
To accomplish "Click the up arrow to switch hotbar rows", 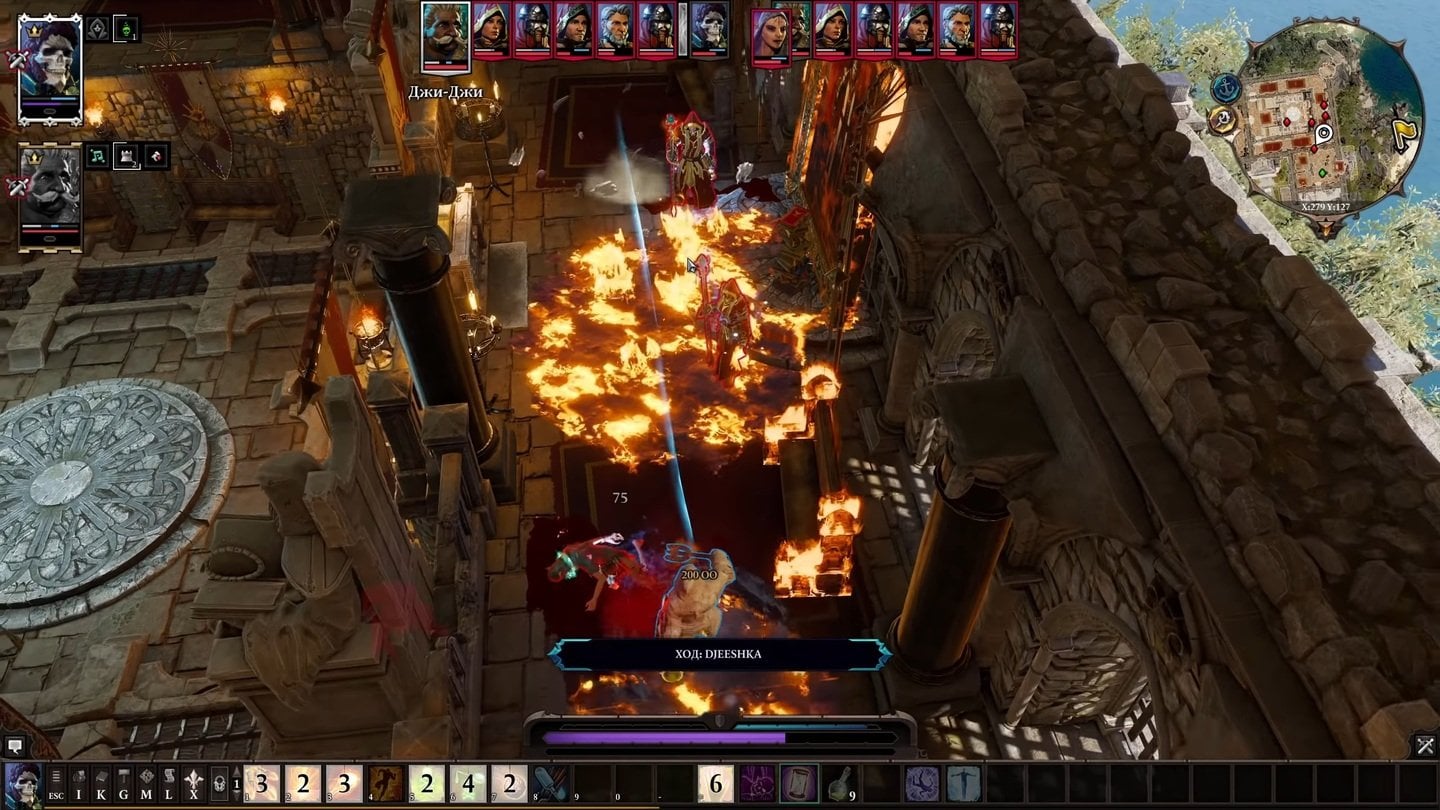I will coord(237,770).
